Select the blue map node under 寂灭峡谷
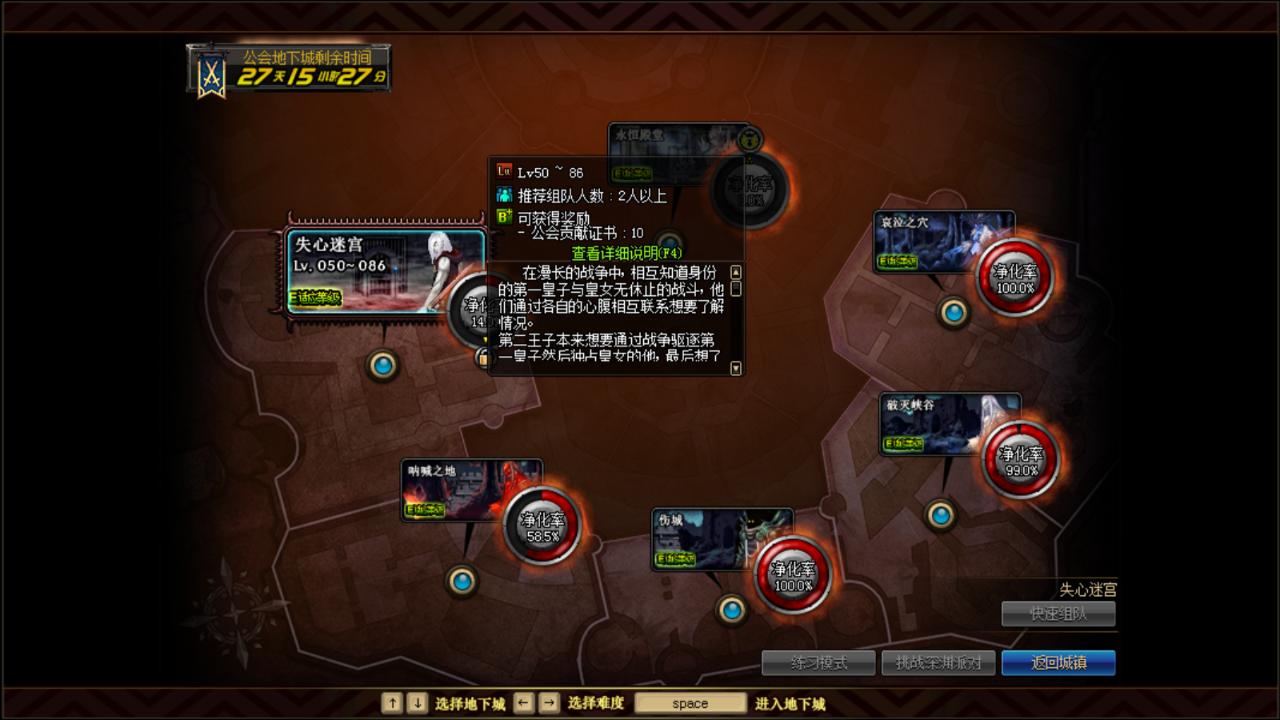 (x=940, y=515)
